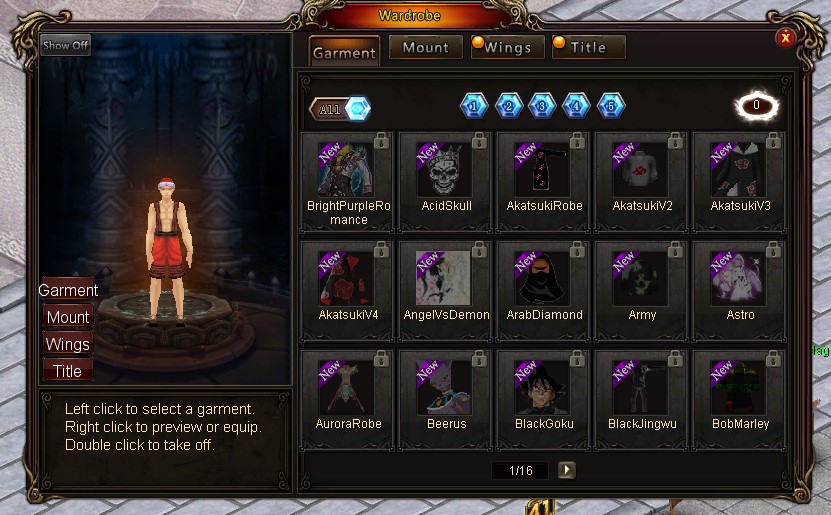
Task: Go to the next wardrobe page
Action: 567,469
